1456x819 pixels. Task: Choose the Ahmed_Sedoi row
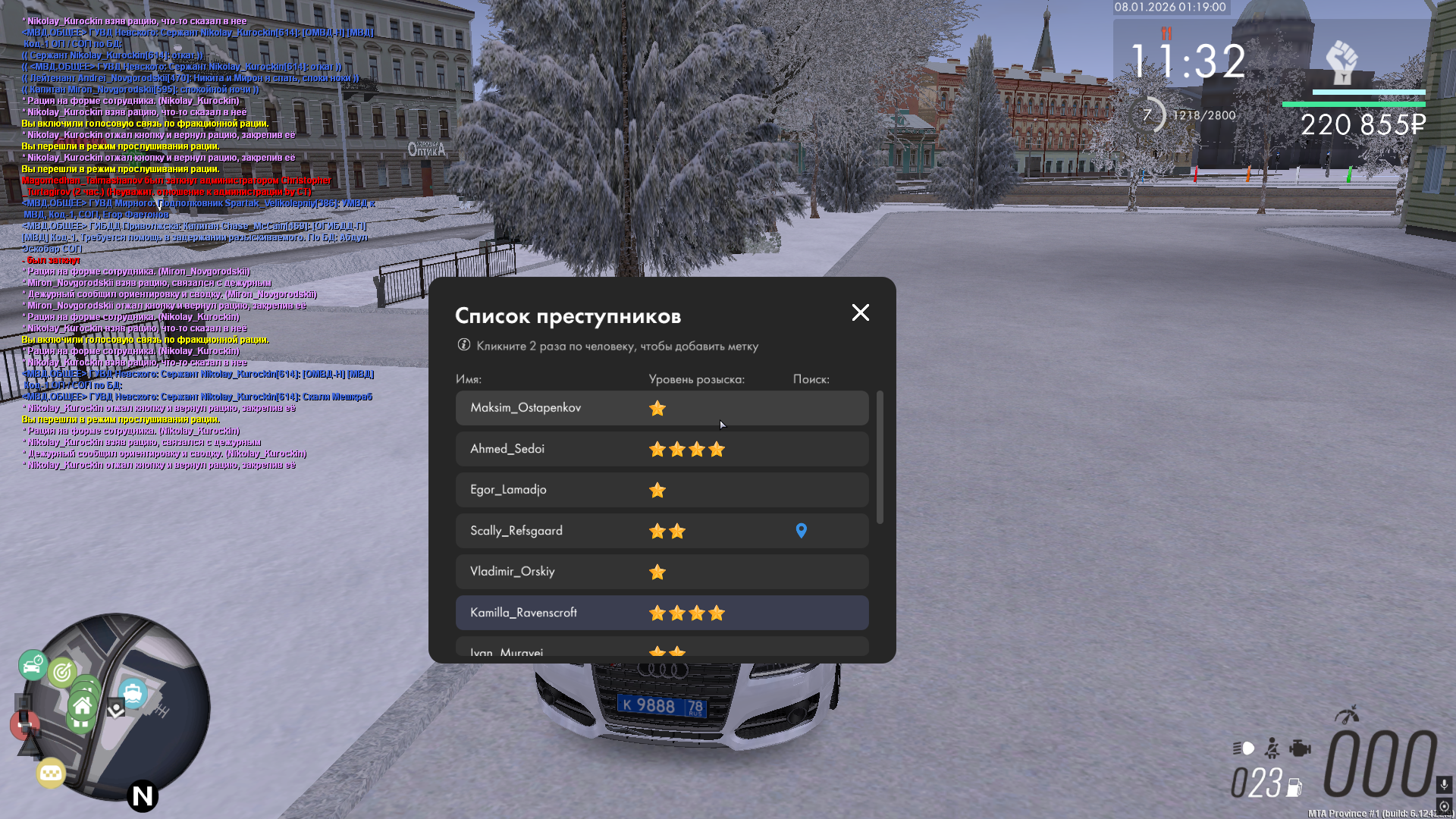click(661, 449)
